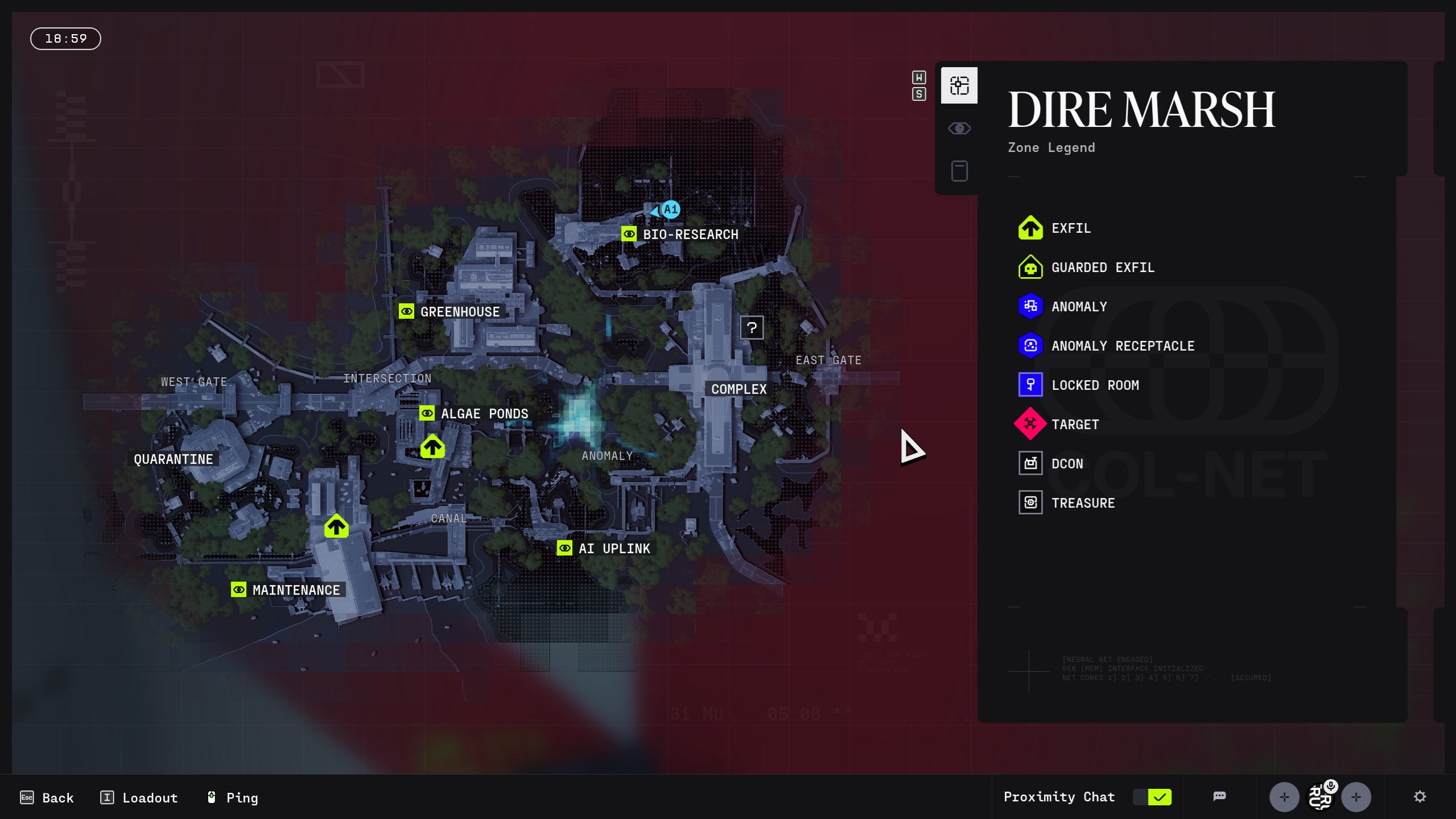Open the Loadout screen
The image size is (1456, 819).
139,797
